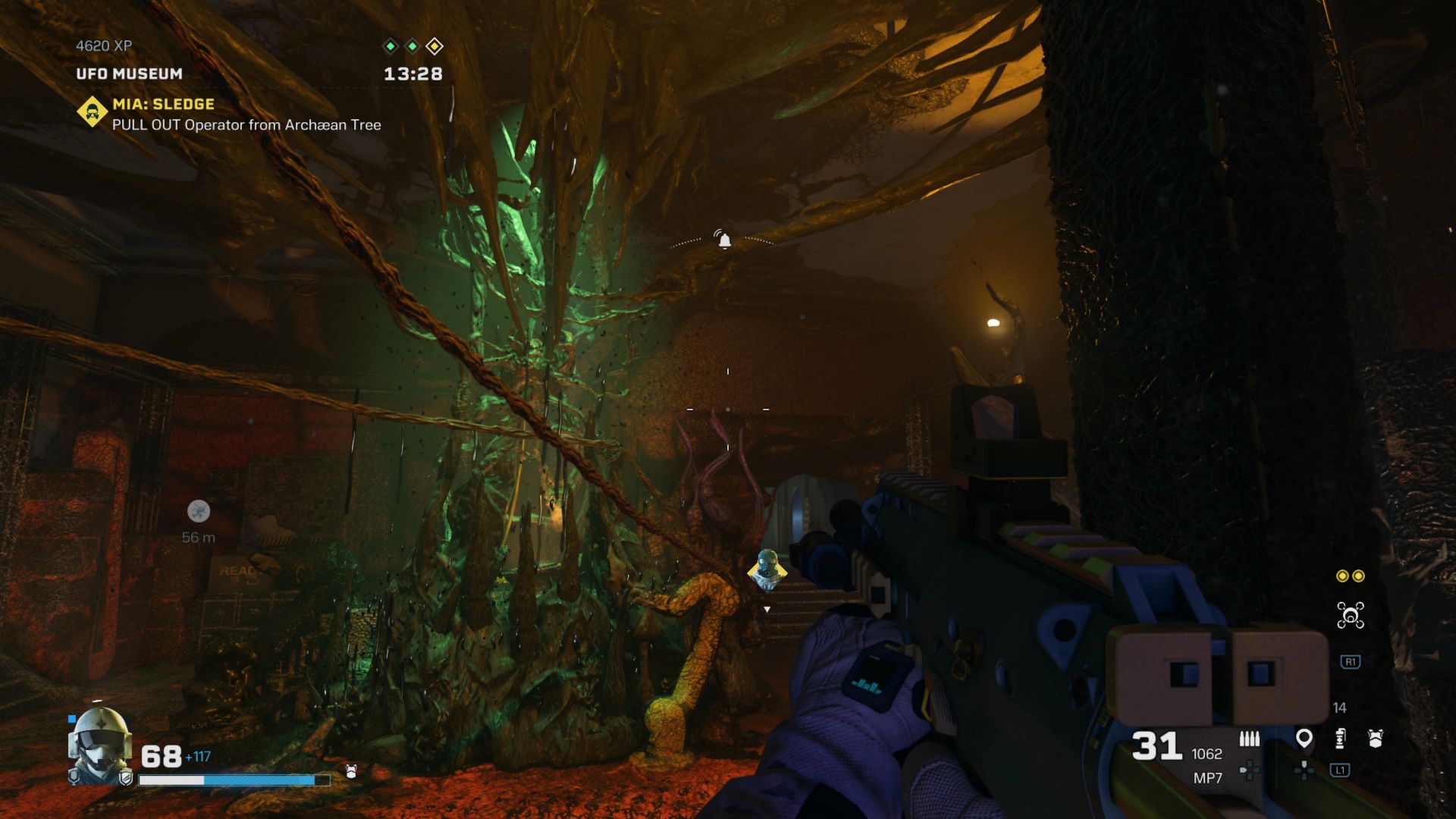Click the microphone icon under the operator portrait
Image resolution: width=1456 pixels, height=819 pixels.
pos(74,778)
